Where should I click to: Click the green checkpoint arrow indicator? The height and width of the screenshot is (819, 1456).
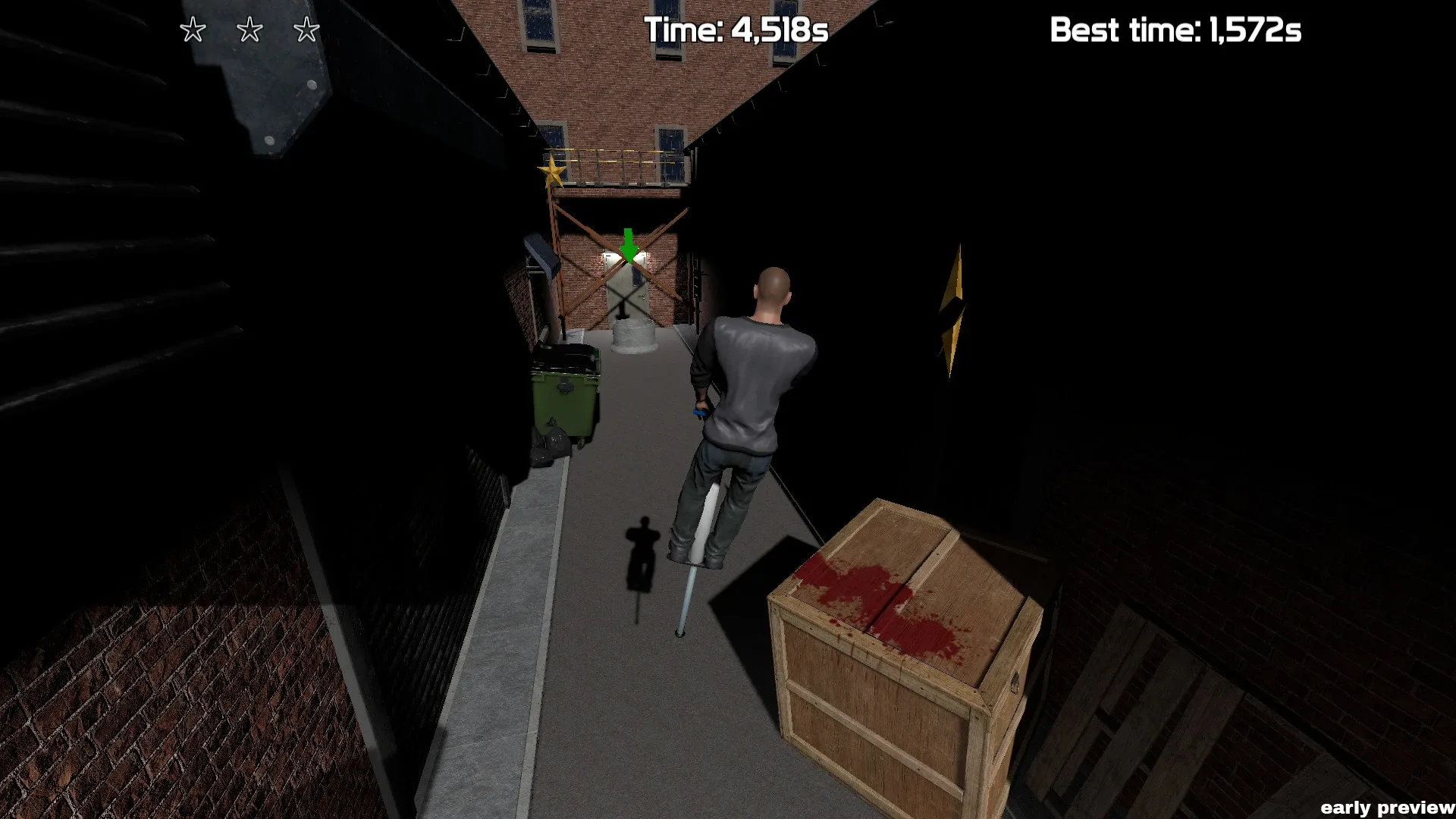[628, 244]
